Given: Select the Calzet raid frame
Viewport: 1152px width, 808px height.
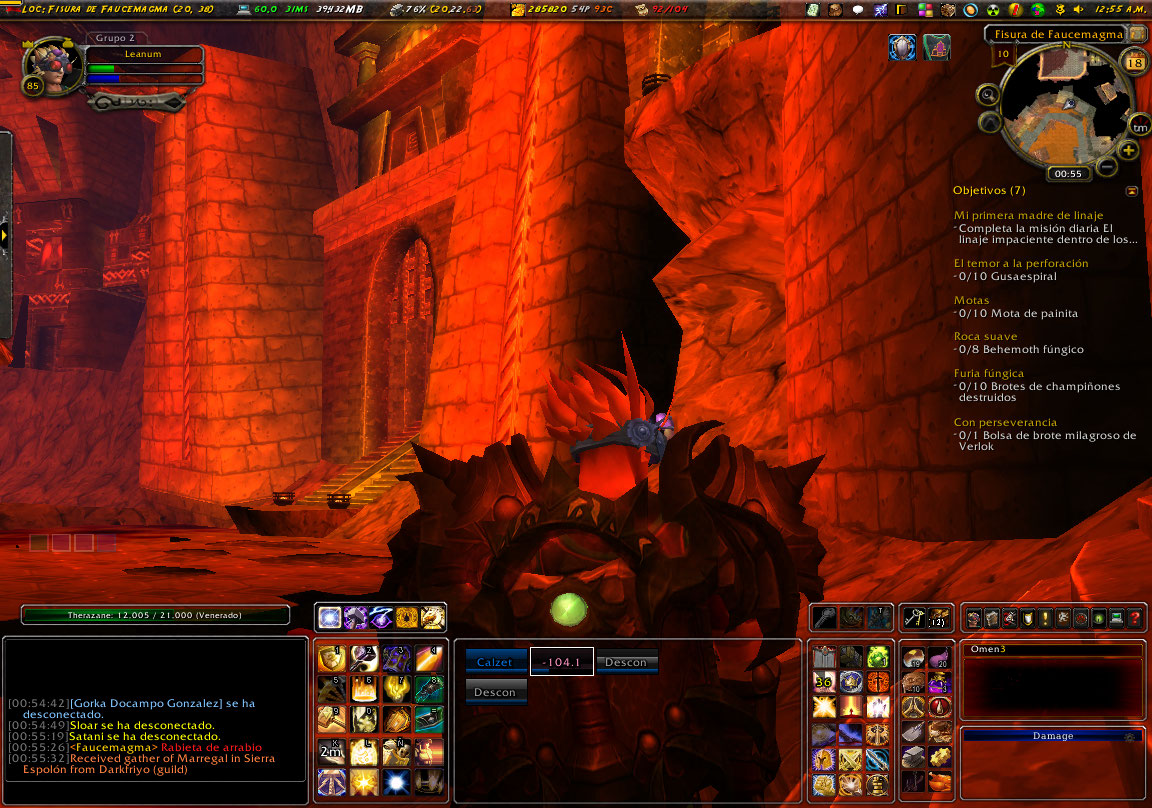Looking at the screenshot, I should click(495, 662).
